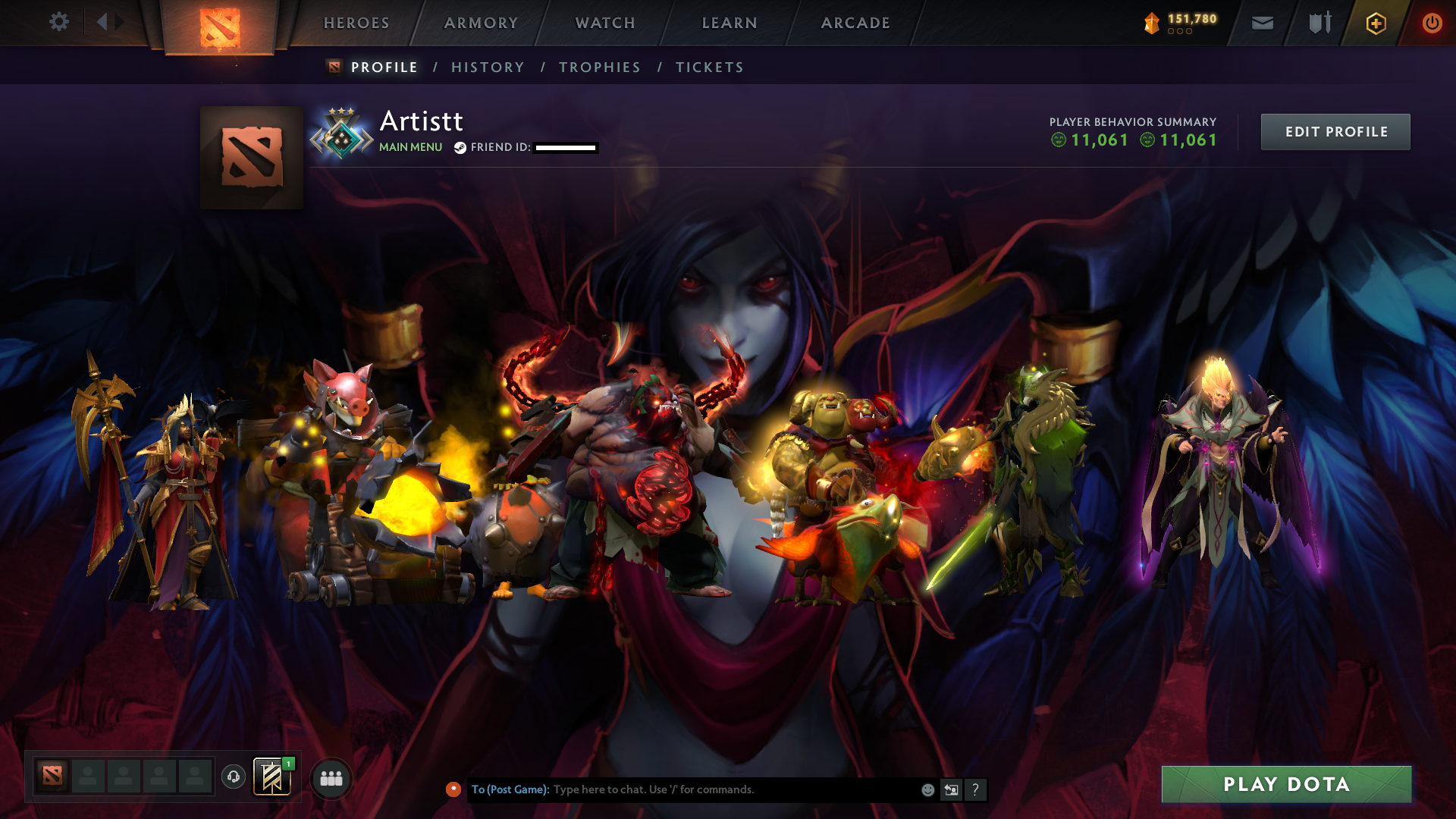
Task: Open the Dota Plus hexagon icon
Action: click(x=1374, y=24)
